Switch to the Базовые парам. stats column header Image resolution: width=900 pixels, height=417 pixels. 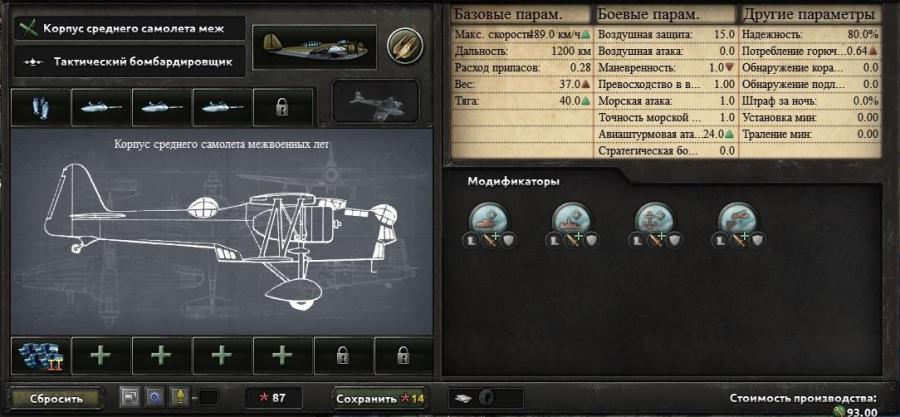pos(521,15)
